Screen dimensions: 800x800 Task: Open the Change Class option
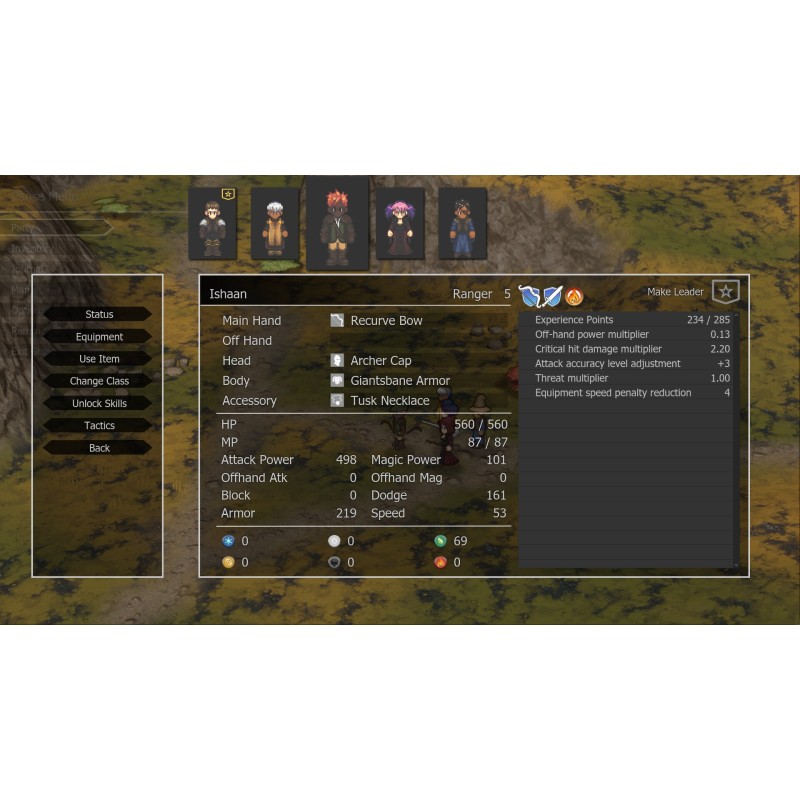[98, 381]
